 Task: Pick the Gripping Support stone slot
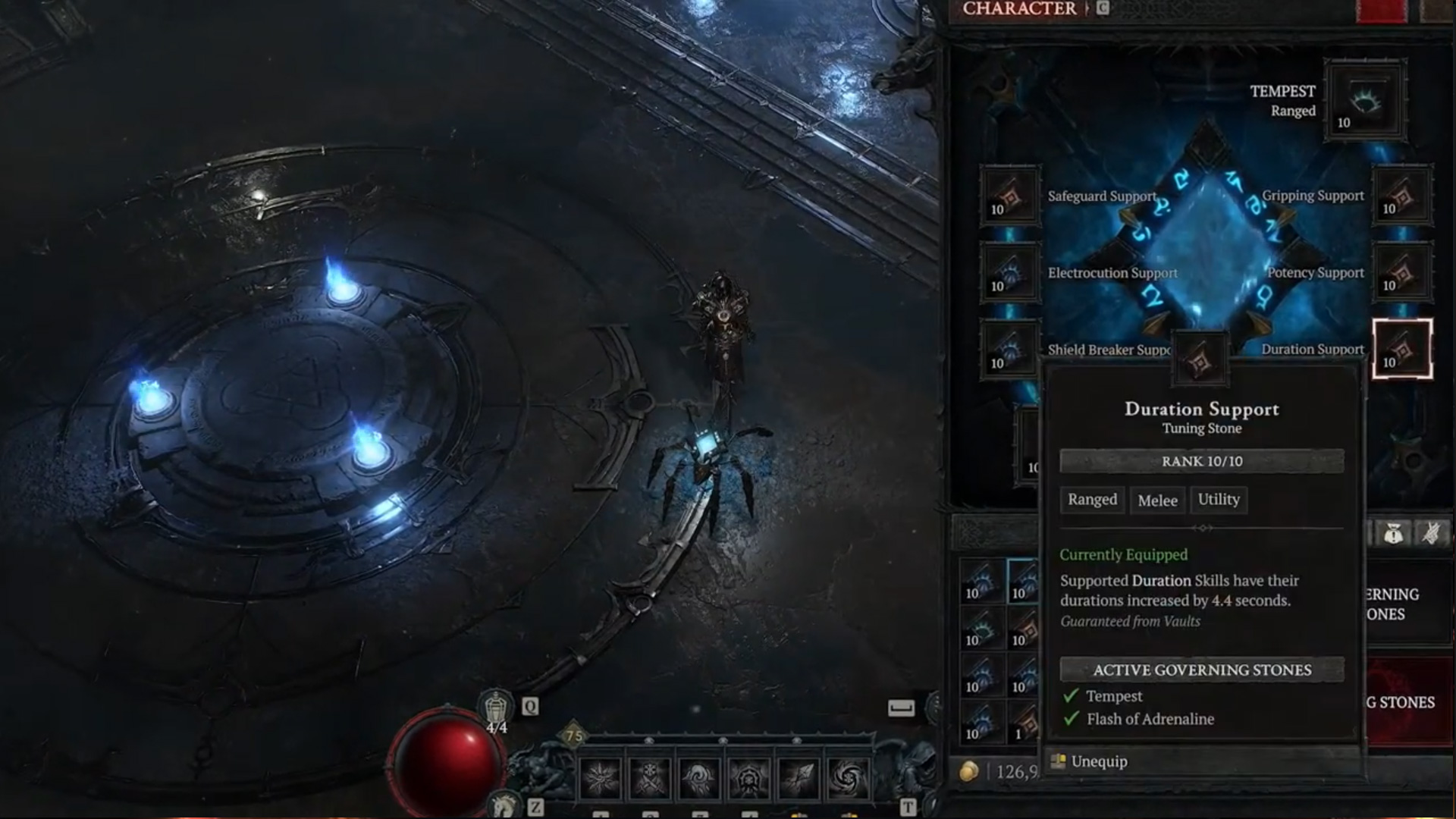click(x=1402, y=196)
